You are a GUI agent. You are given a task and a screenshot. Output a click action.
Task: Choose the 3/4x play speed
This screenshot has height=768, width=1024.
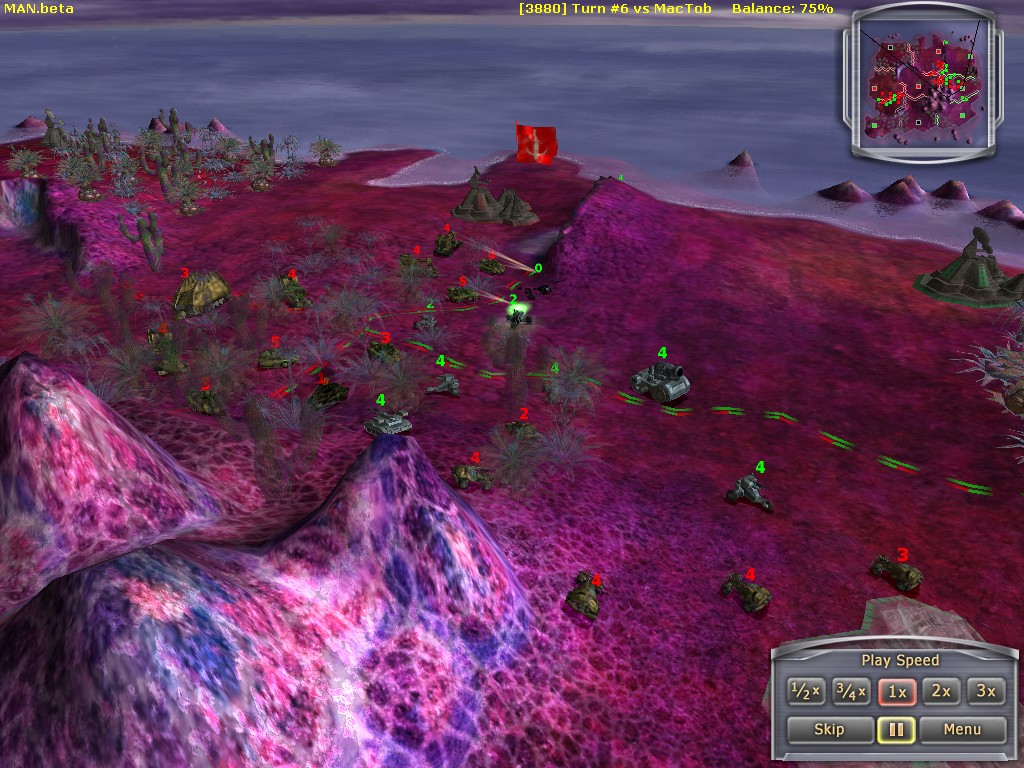coord(851,691)
